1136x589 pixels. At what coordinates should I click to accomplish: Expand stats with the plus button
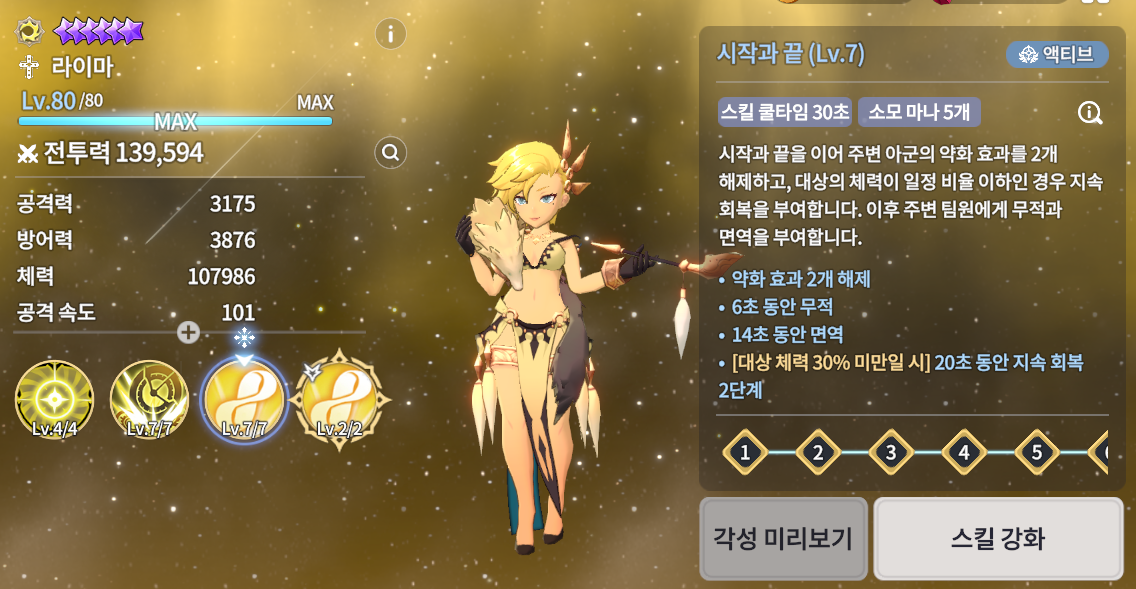tap(188, 332)
